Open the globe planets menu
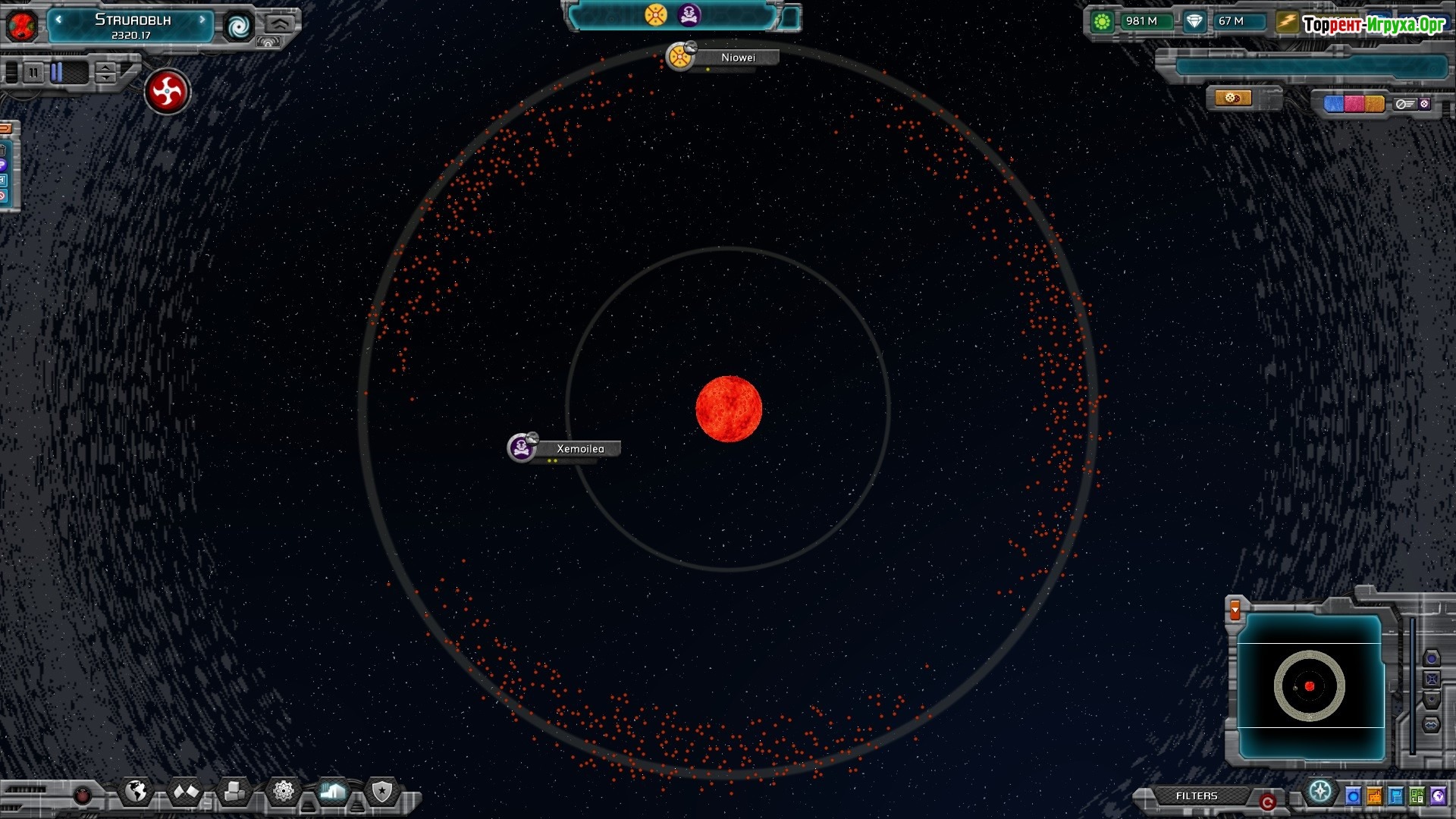 coord(136,792)
